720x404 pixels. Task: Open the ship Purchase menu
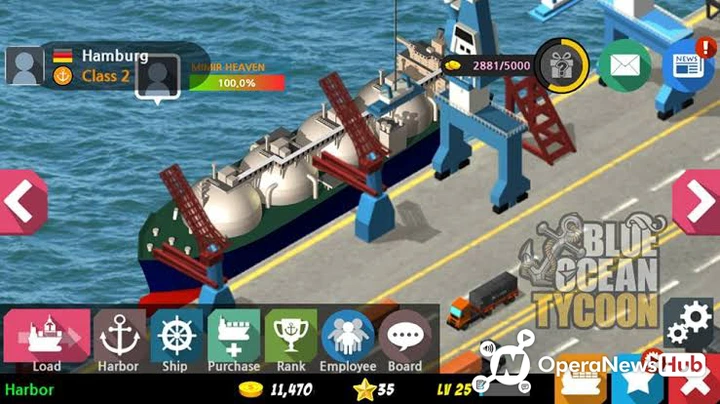[x=233, y=339]
